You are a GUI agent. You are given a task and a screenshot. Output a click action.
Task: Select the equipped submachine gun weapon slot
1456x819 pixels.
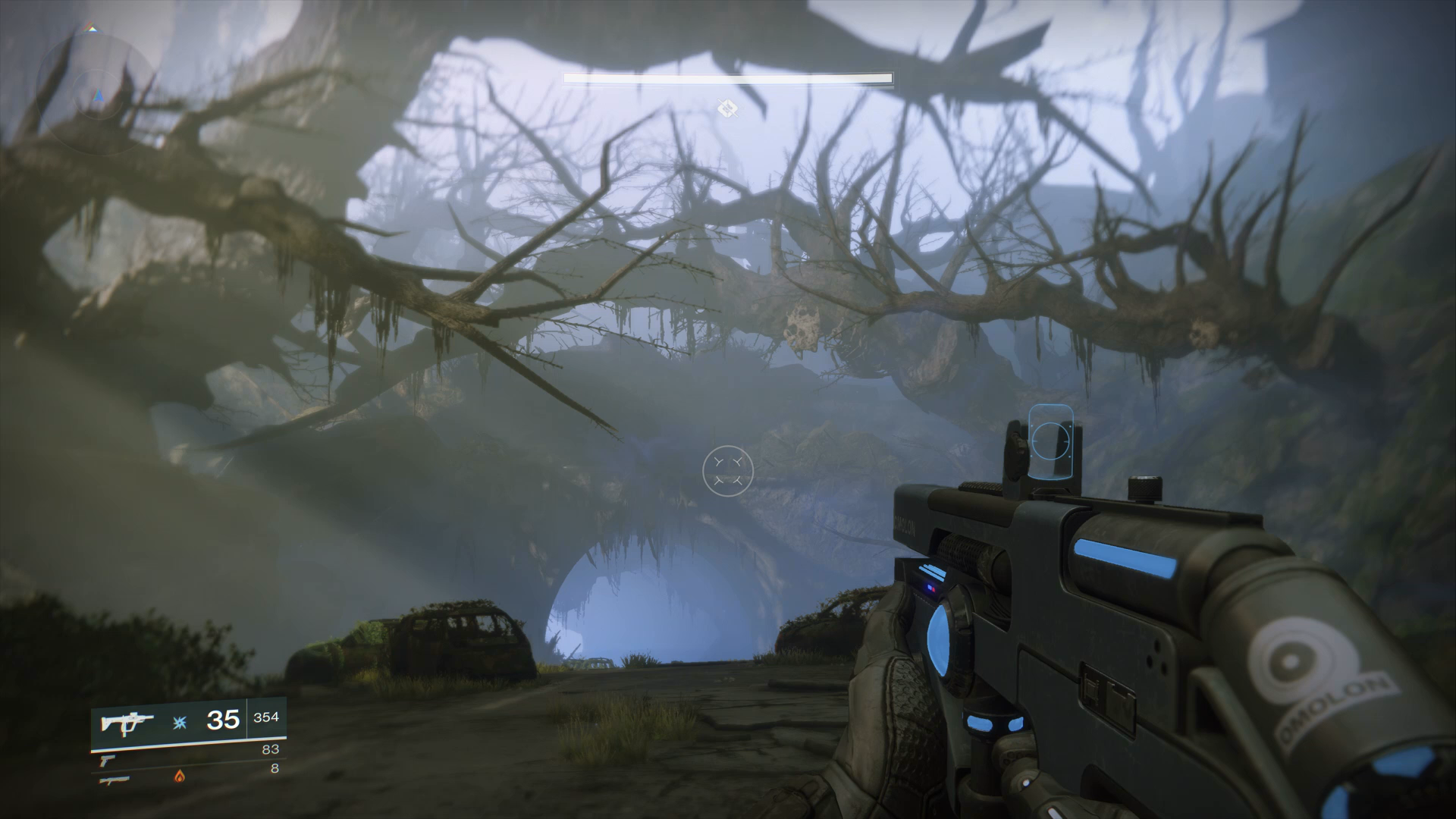point(126,721)
